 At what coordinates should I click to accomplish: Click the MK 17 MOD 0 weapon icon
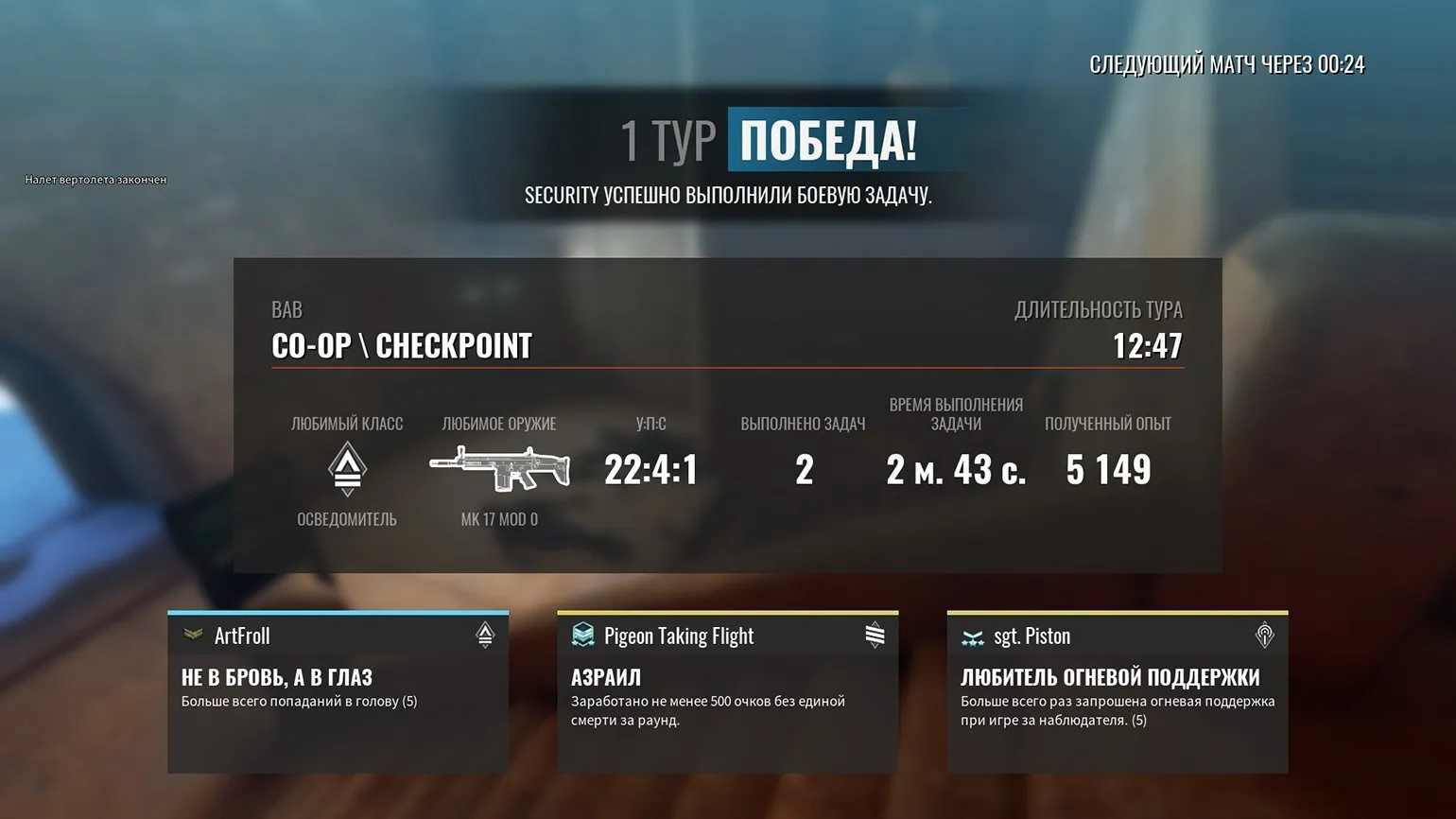[x=499, y=468]
